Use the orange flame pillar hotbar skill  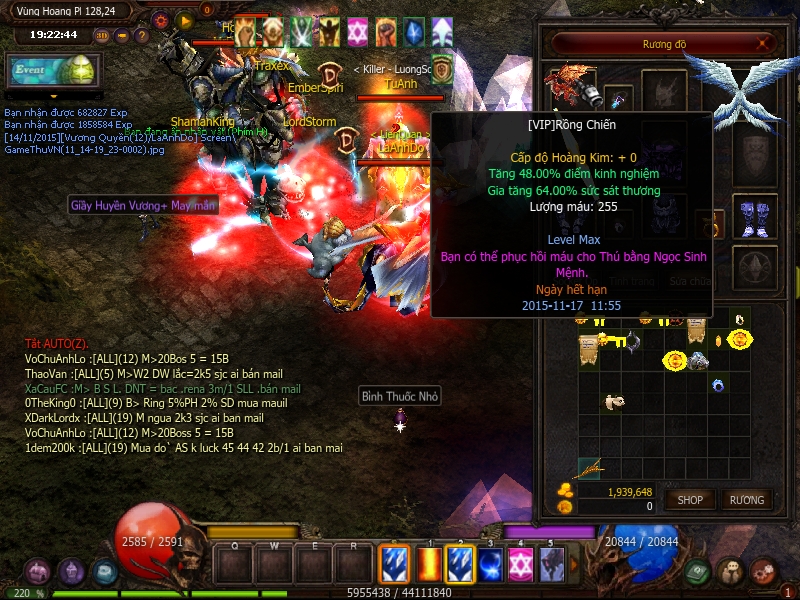click(x=429, y=565)
